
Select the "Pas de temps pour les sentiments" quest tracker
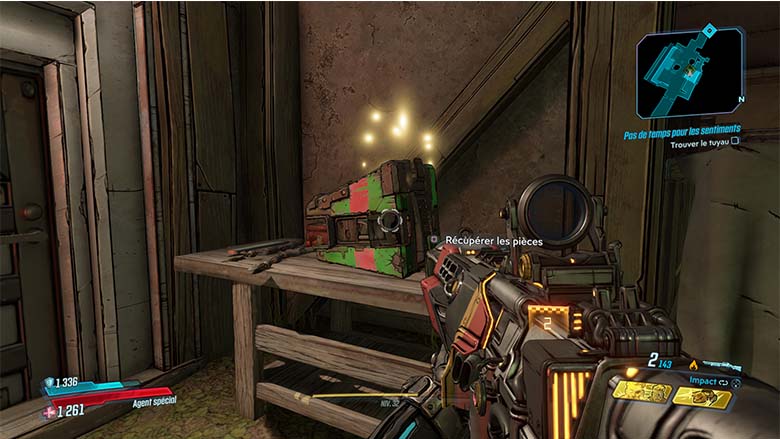coord(681,130)
